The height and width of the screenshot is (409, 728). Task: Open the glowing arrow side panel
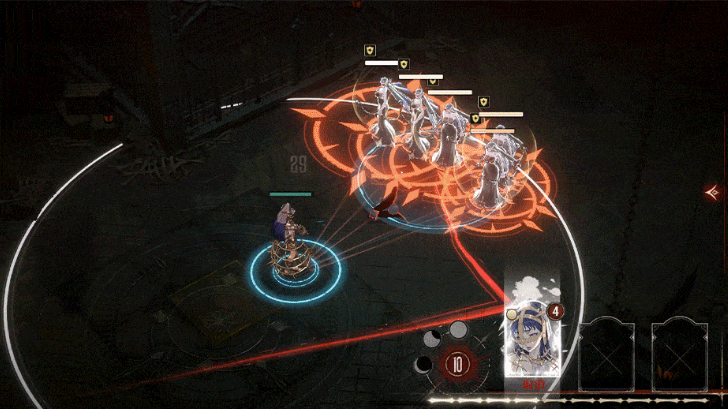(713, 191)
